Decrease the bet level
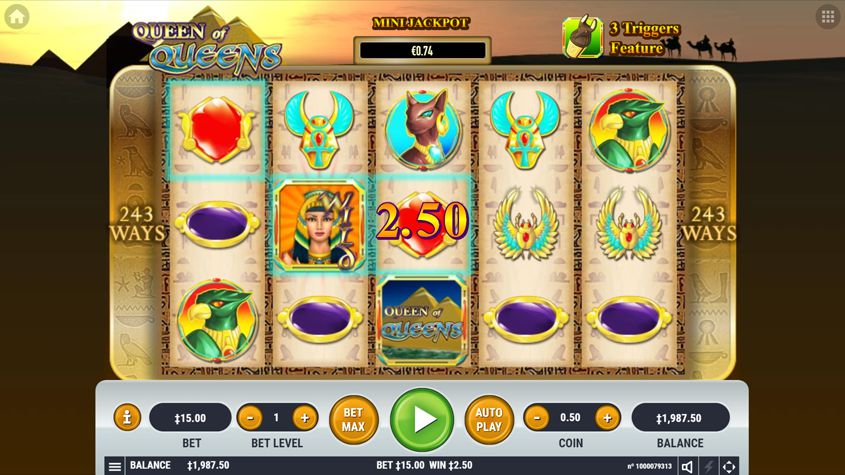The image size is (845, 475). 250,417
